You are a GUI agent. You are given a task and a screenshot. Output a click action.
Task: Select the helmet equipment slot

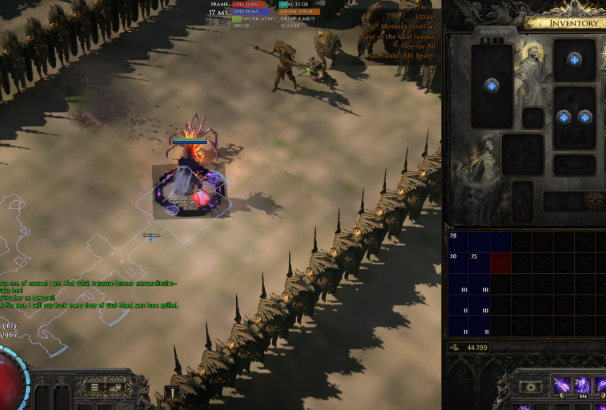pyautogui.click(x=575, y=59)
